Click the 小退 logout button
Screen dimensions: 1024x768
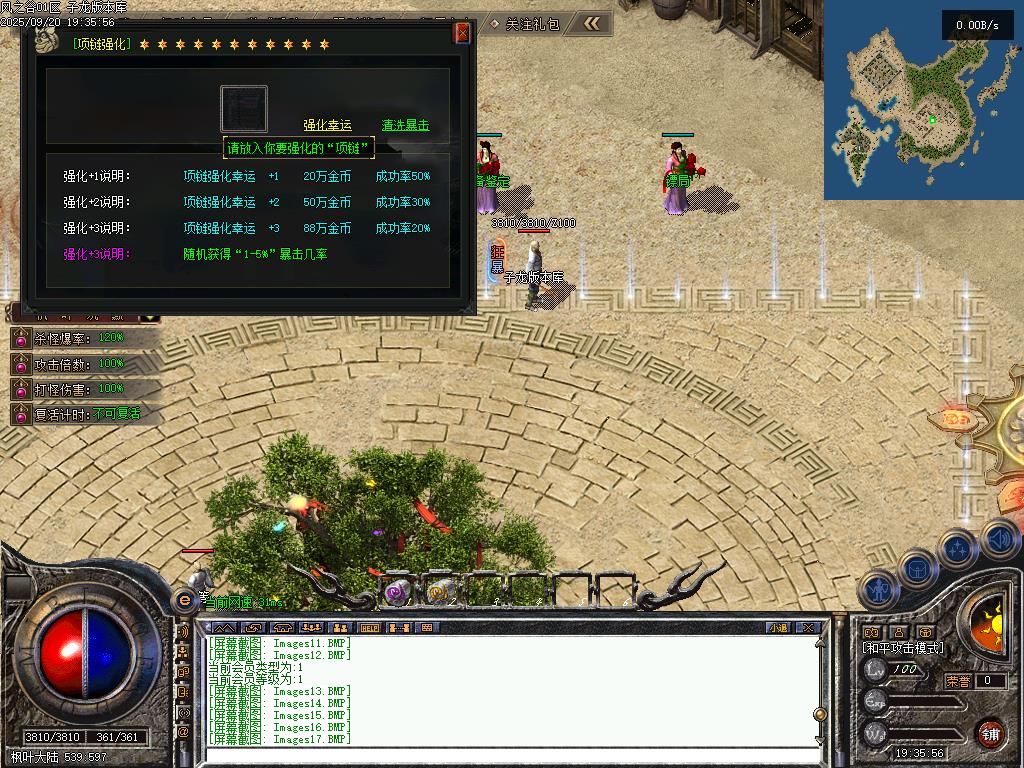[777, 628]
